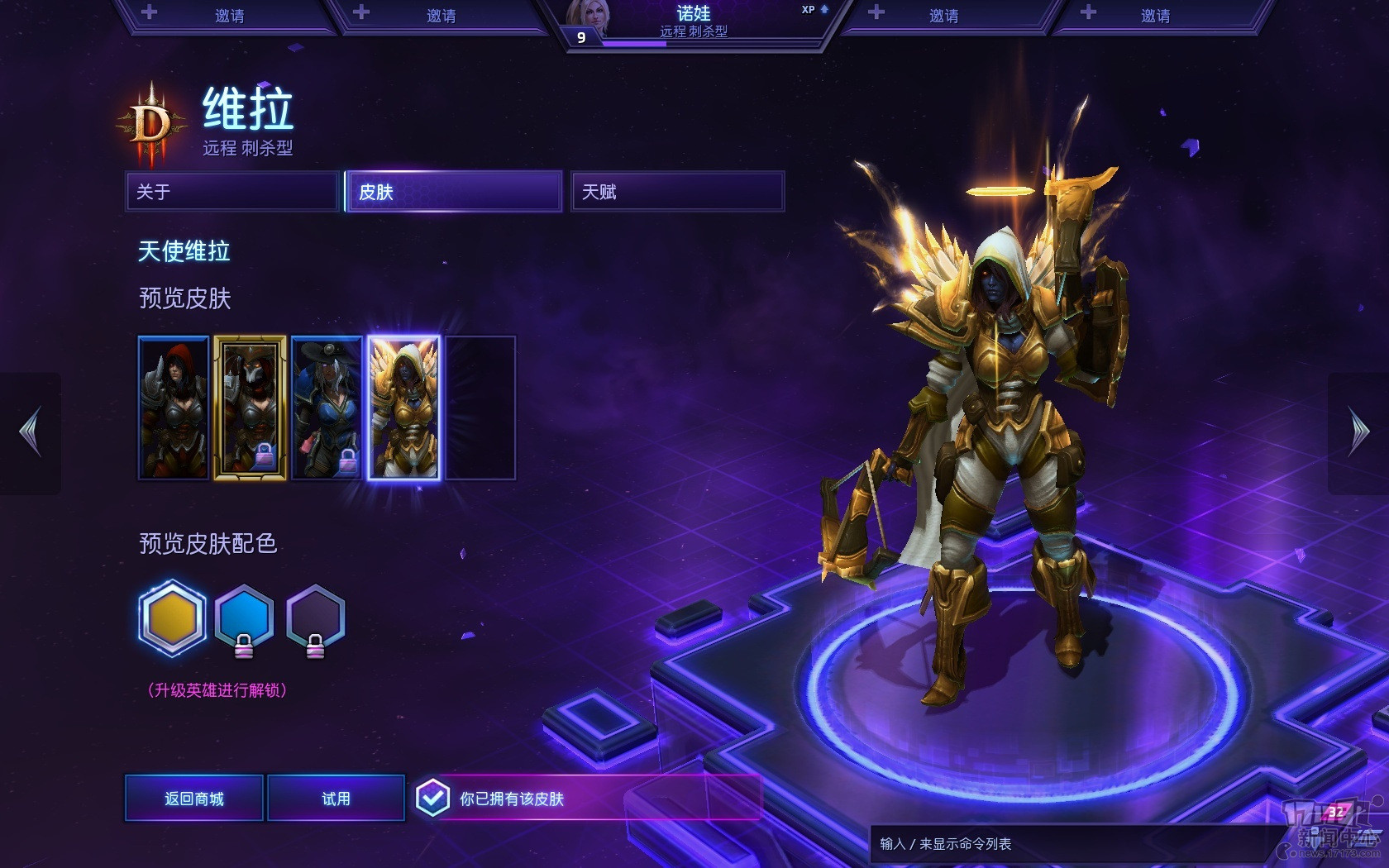Viewport: 1389px width, 868px height.
Task: Select the dark purple color hexagon
Action: click(x=315, y=618)
